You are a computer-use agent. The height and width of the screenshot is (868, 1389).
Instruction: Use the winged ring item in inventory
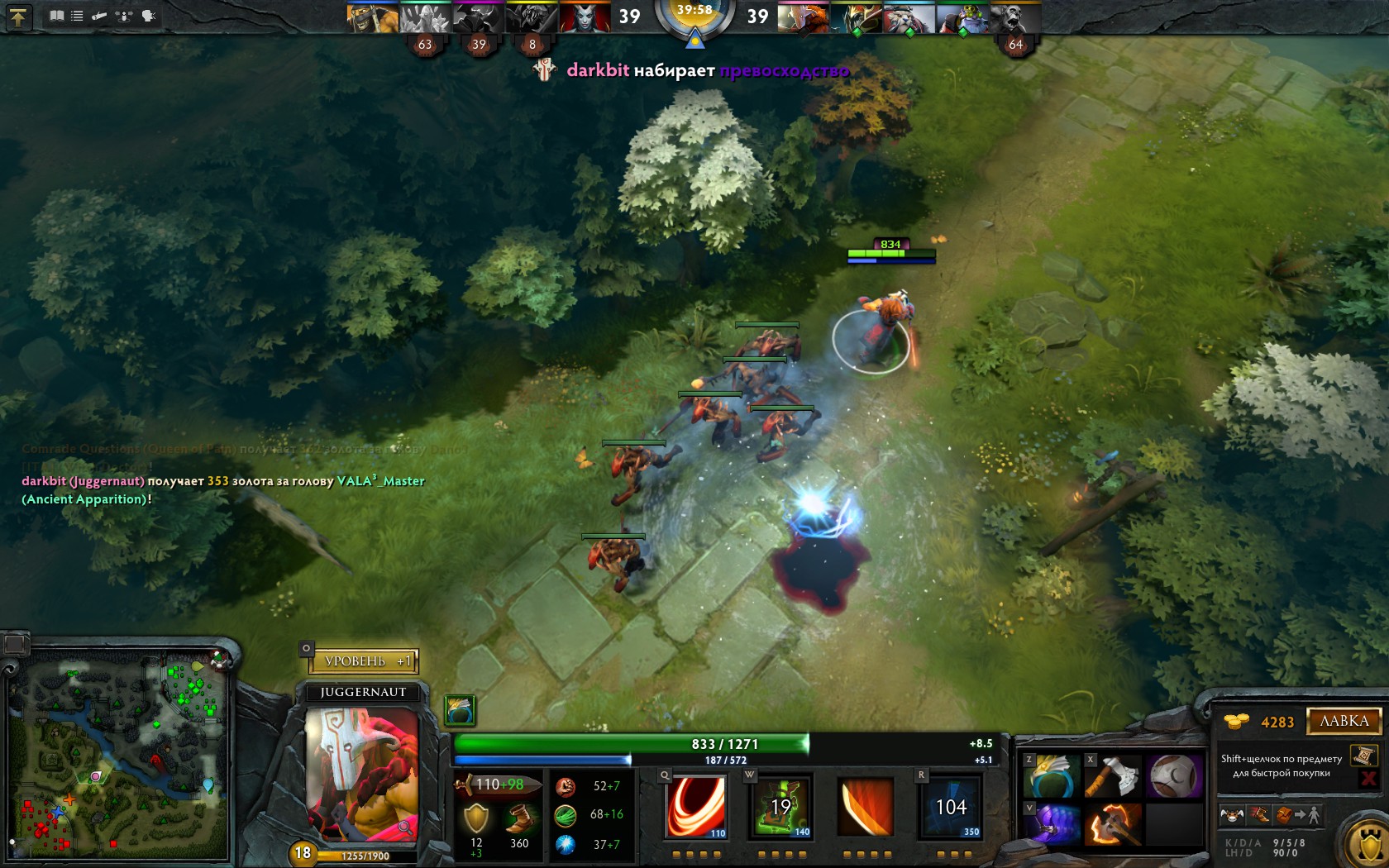tap(1052, 776)
